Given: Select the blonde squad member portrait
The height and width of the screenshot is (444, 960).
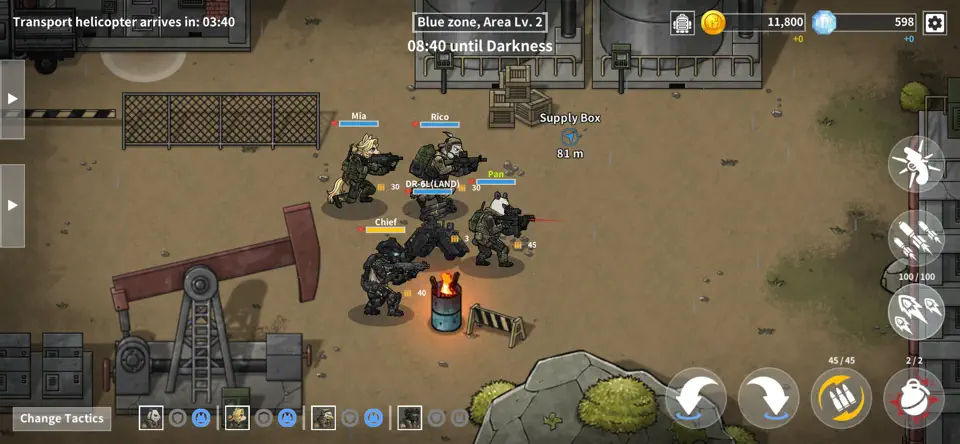Looking at the screenshot, I should point(237,418).
